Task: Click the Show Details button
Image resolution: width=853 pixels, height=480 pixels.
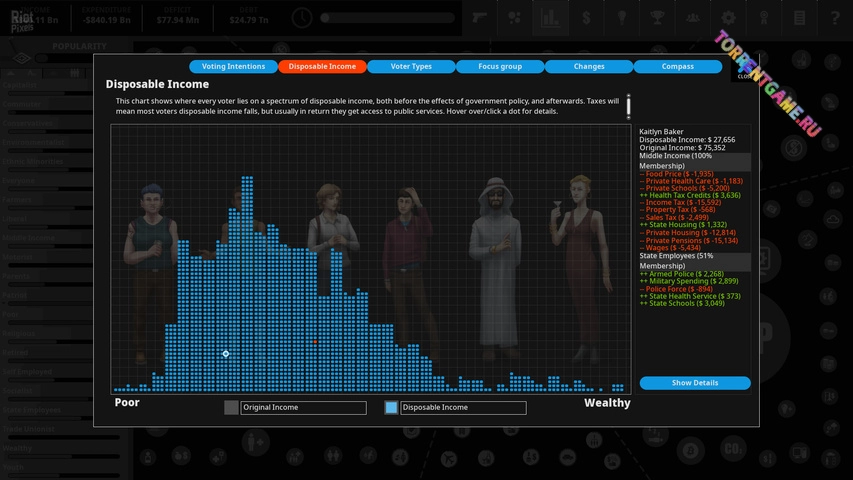Action: pos(694,383)
